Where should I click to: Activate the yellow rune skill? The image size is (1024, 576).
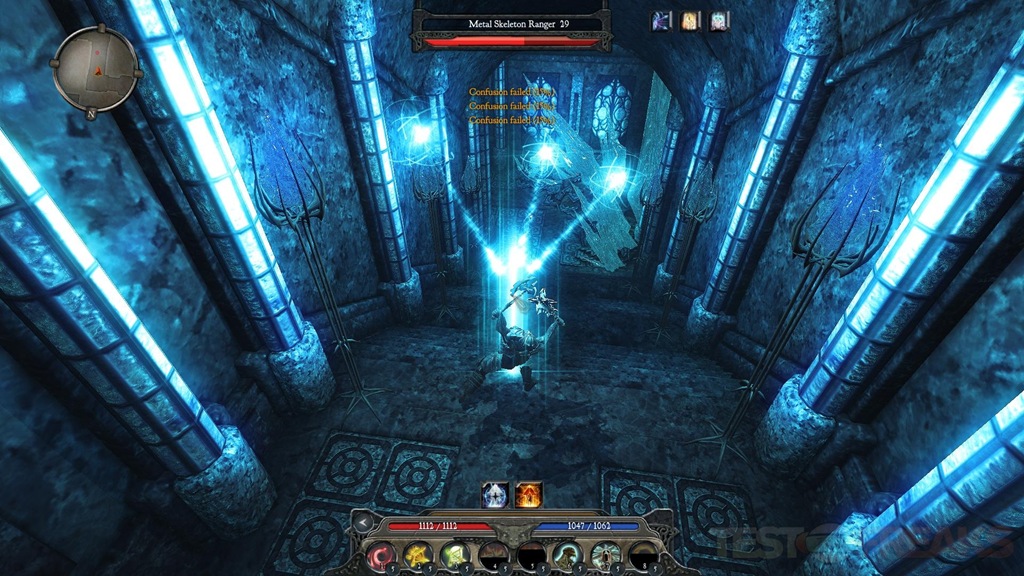(417, 553)
